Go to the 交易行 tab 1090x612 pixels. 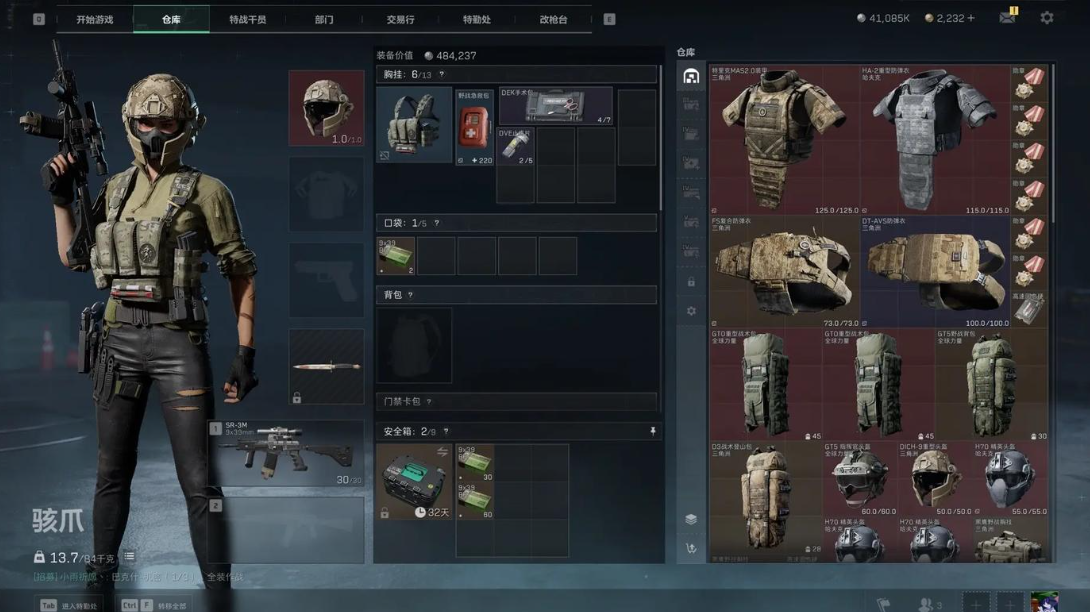point(400,19)
